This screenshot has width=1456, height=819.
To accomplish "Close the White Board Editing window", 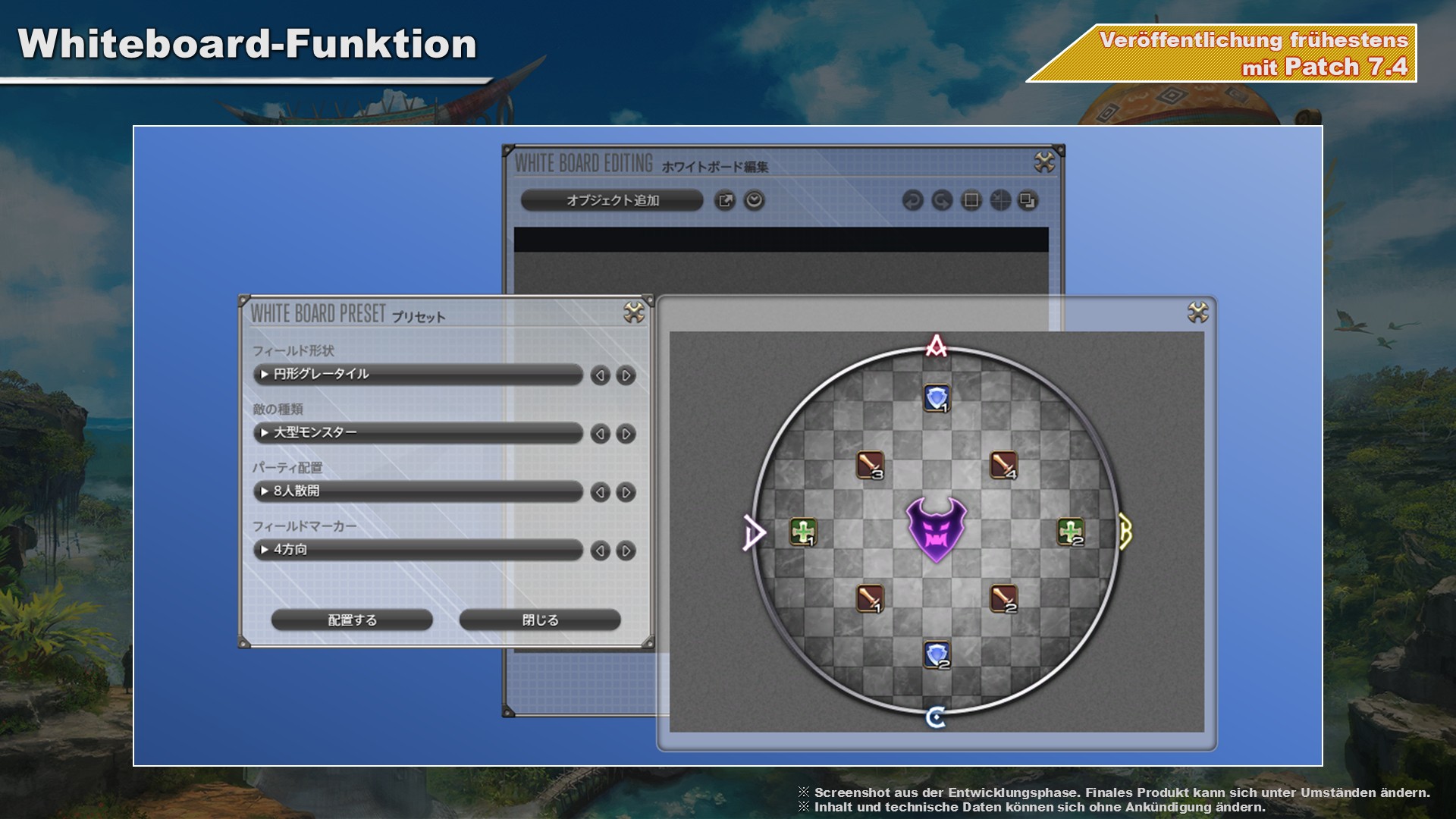I will 1044,162.
